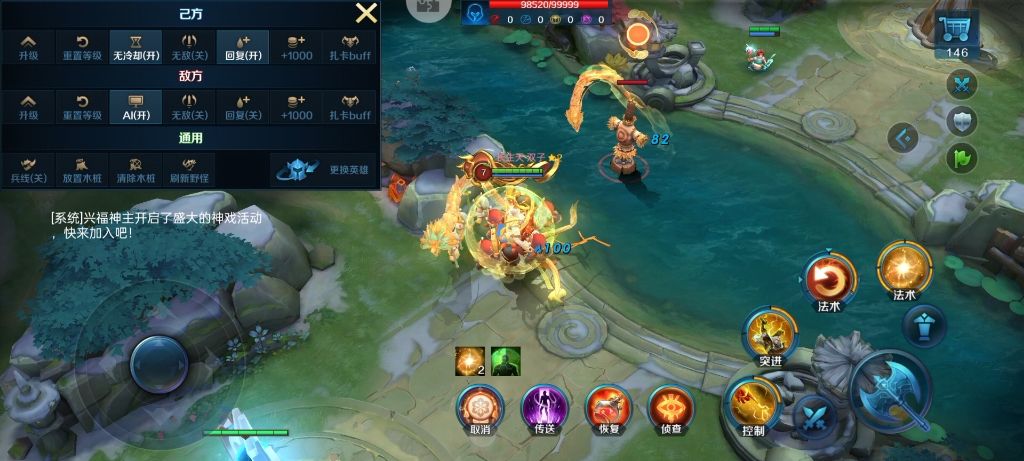Close the training tools panel
This screenshot has height=461, width=1024.
point(367,13)
